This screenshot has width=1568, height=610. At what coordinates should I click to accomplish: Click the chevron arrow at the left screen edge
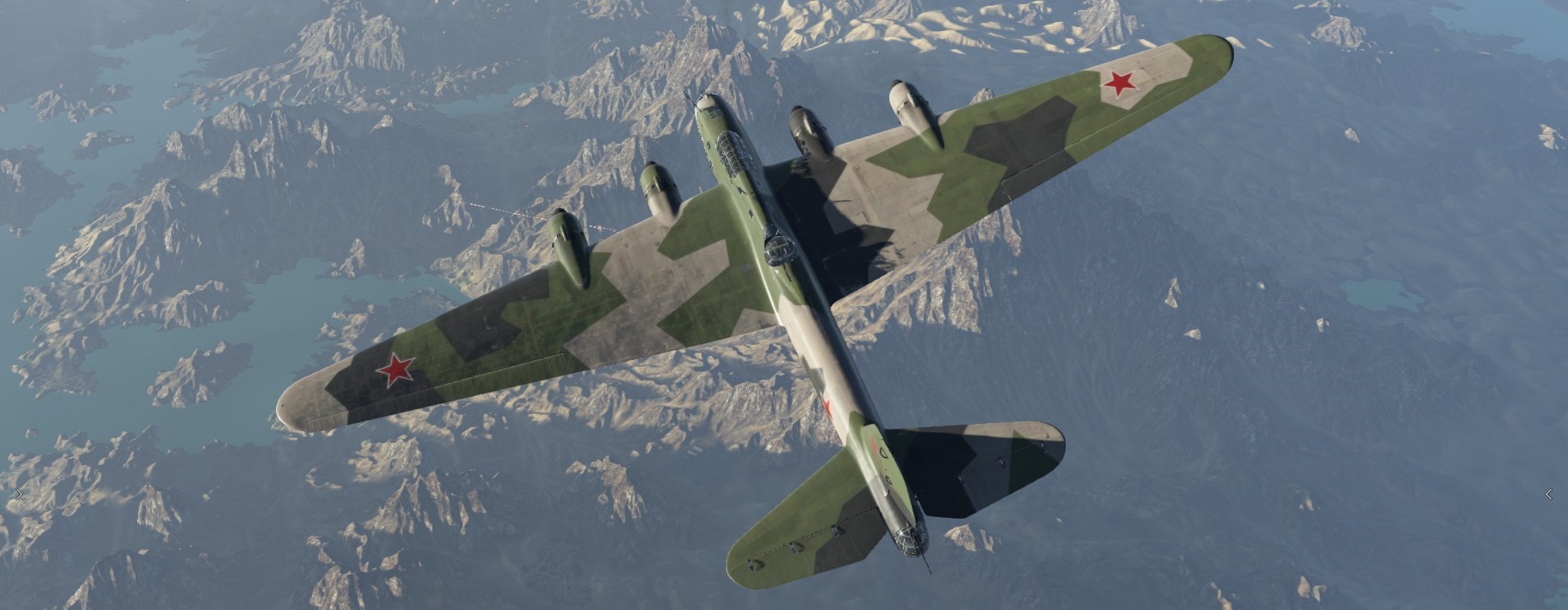pos(18,493)
